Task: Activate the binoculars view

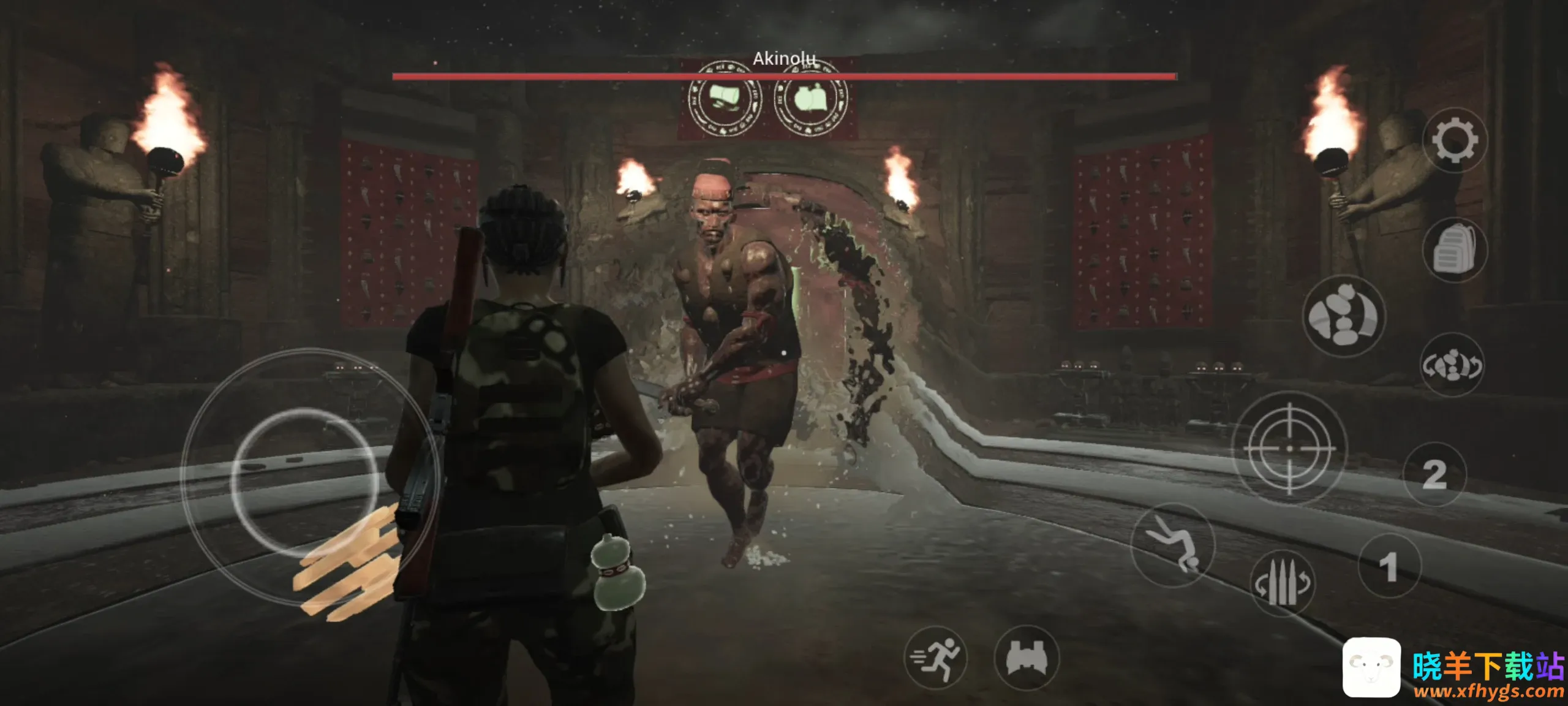Action: tap(1027, 659)
